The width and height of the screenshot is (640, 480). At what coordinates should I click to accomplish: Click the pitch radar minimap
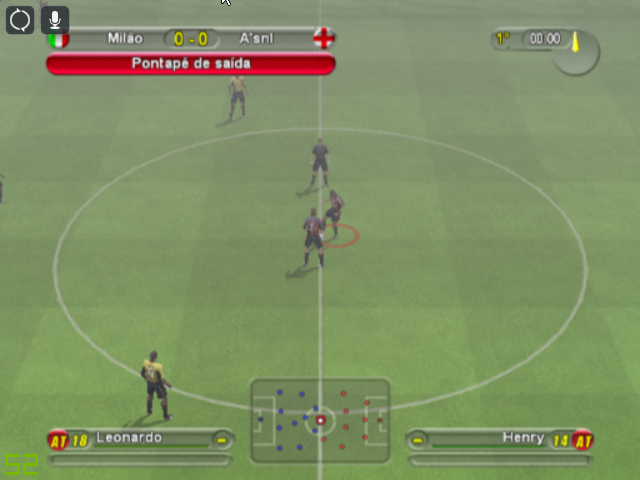point(320,420)
